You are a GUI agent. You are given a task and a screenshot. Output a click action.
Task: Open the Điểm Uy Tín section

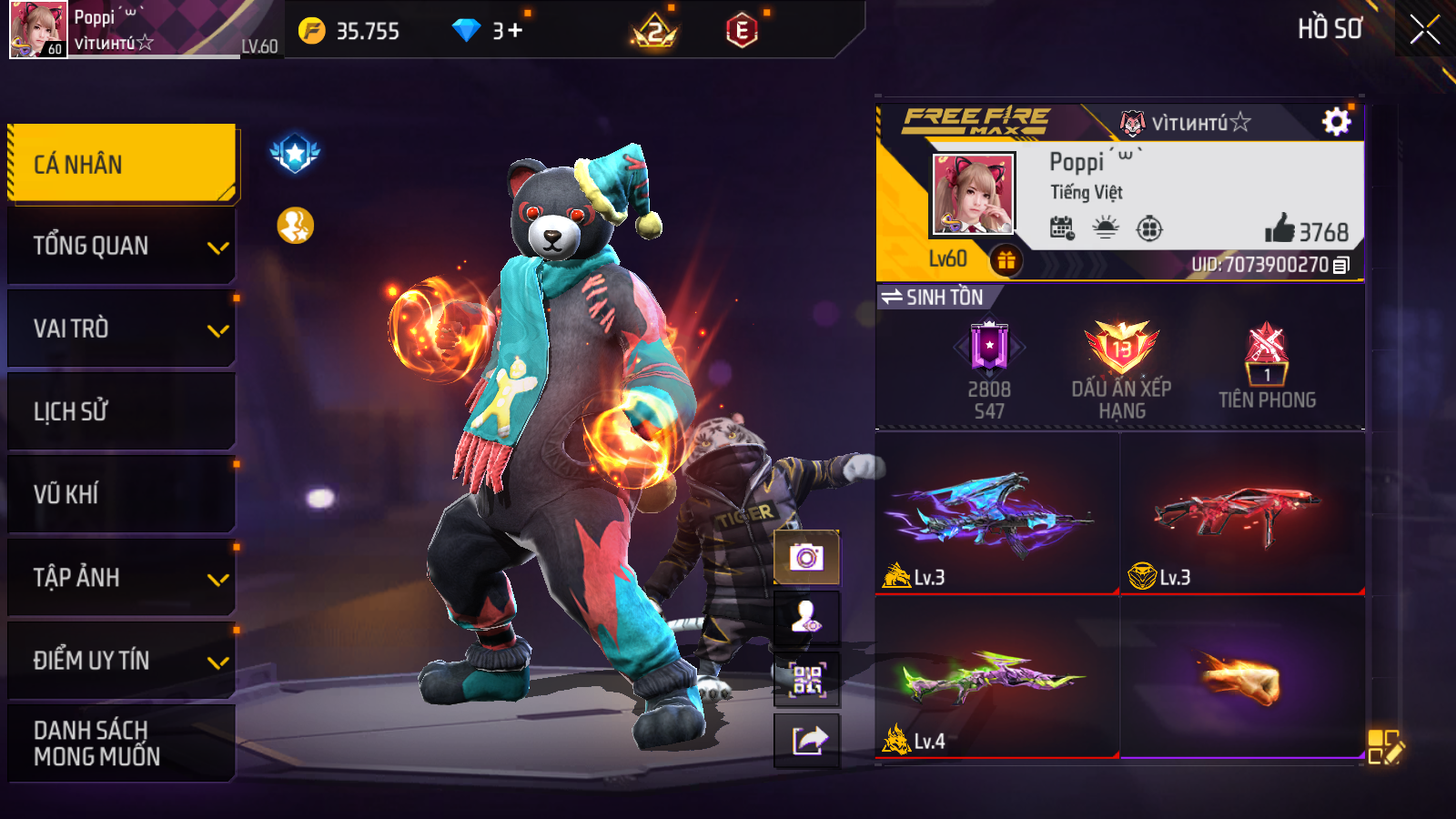(122, 660)
